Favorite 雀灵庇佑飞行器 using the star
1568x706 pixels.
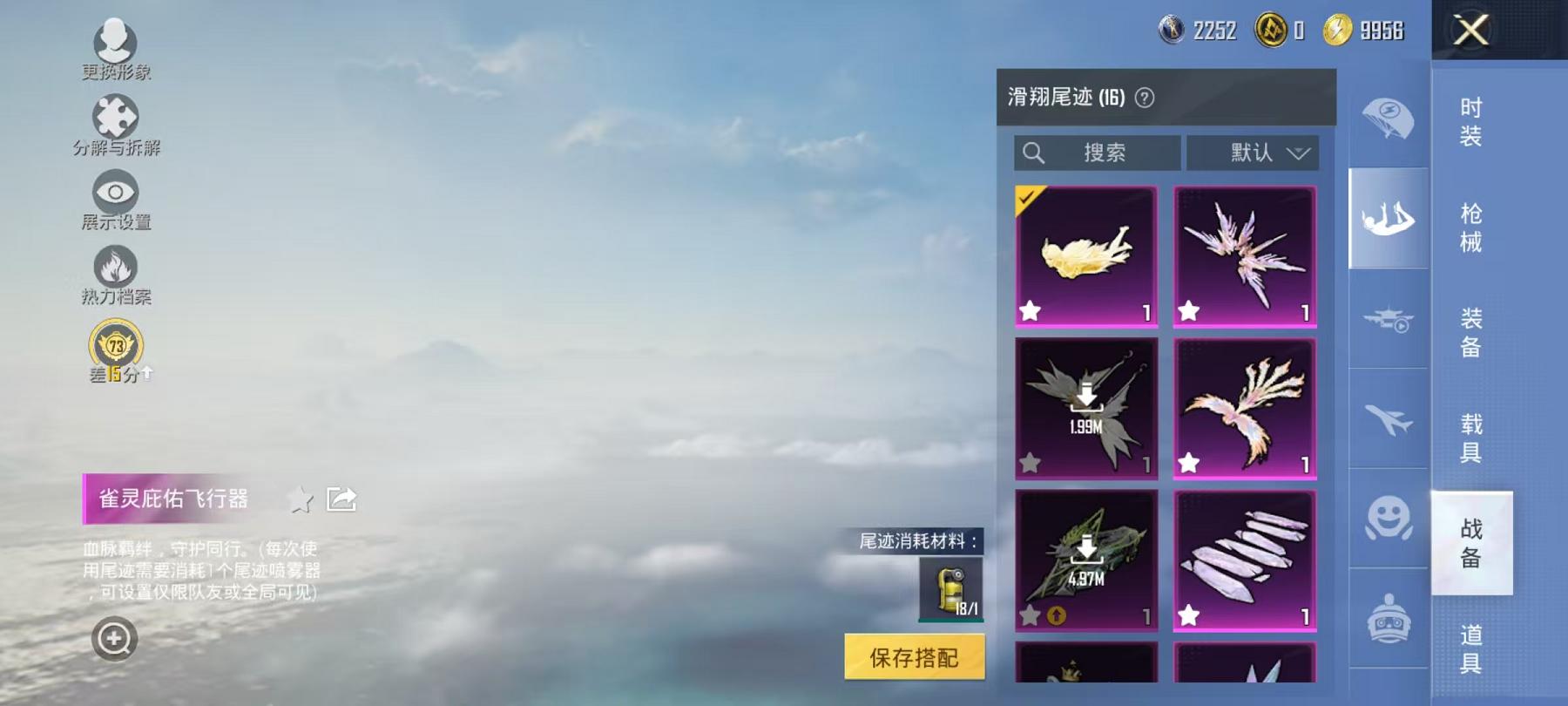[x=300, y=499]
